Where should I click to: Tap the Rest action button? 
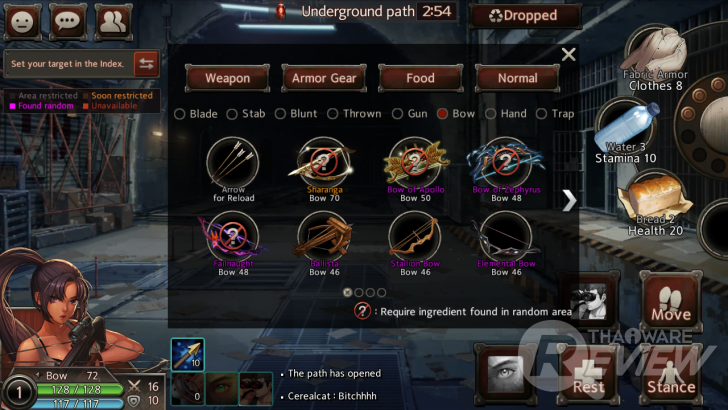589,372
